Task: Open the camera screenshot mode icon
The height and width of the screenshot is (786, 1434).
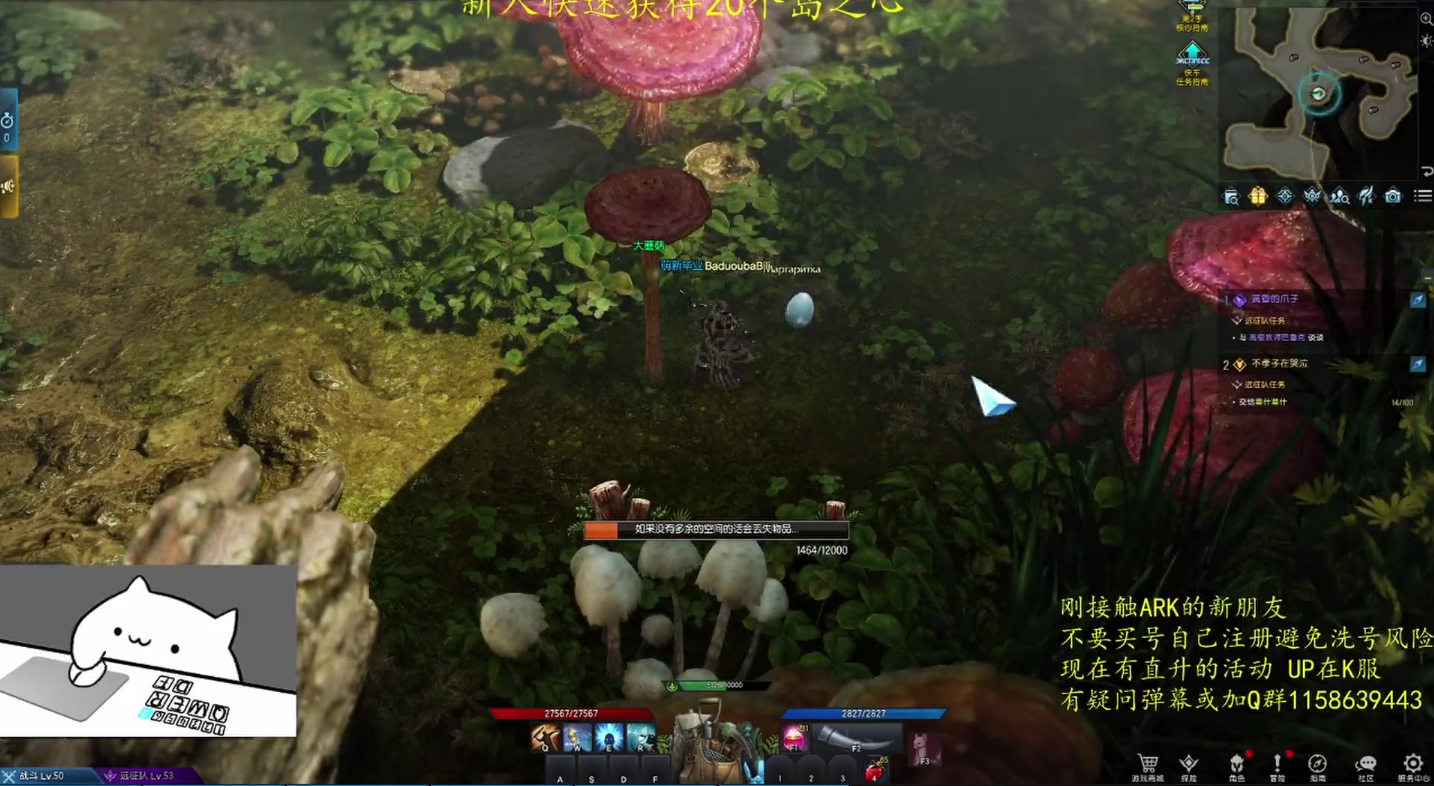Action: 1393,196
